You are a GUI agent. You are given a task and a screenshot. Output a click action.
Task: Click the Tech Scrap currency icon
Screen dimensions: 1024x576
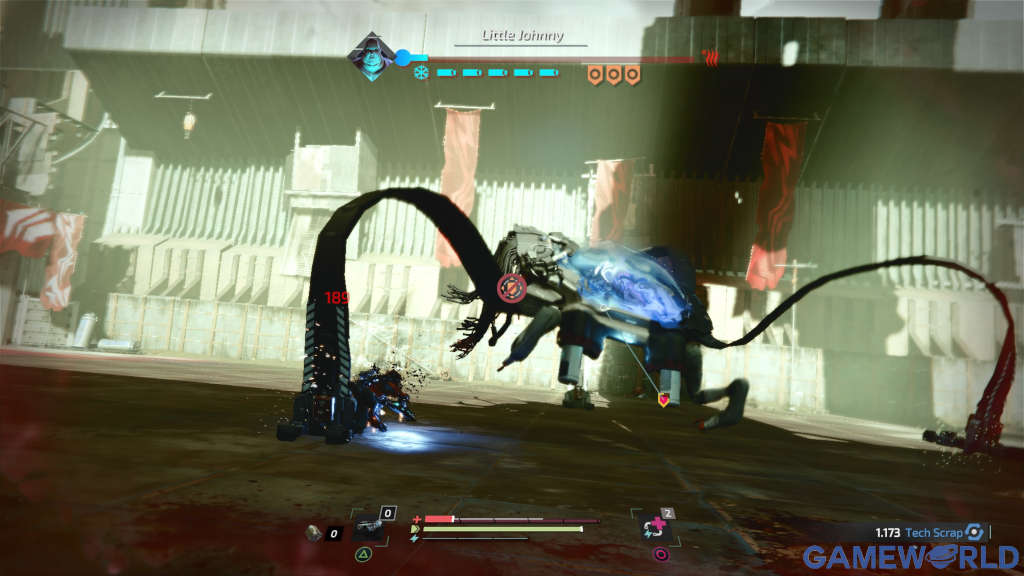click(973, 533)
